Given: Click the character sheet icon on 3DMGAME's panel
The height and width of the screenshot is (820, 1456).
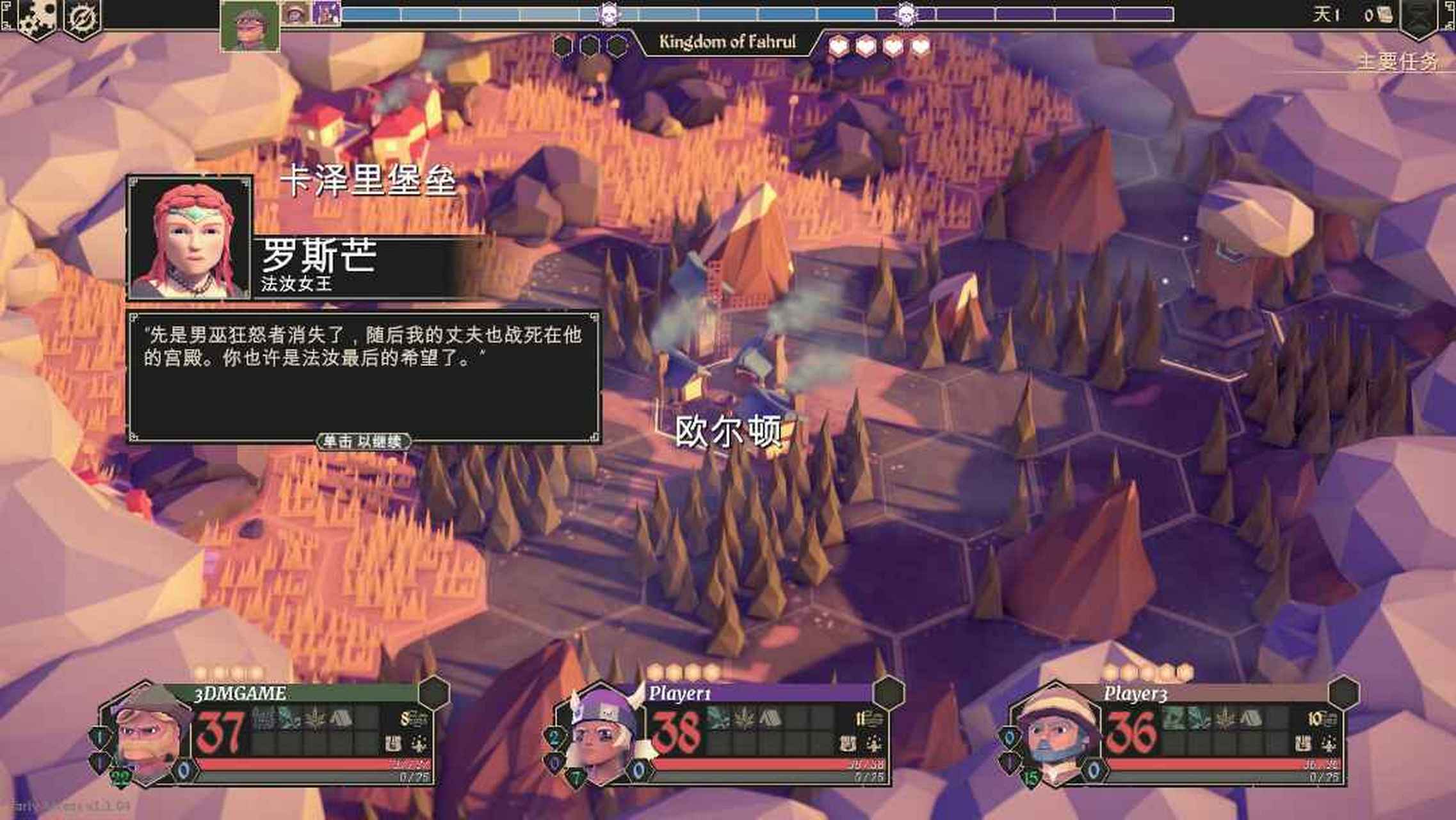Looking at the screenshot, I should tap(392, 743).
